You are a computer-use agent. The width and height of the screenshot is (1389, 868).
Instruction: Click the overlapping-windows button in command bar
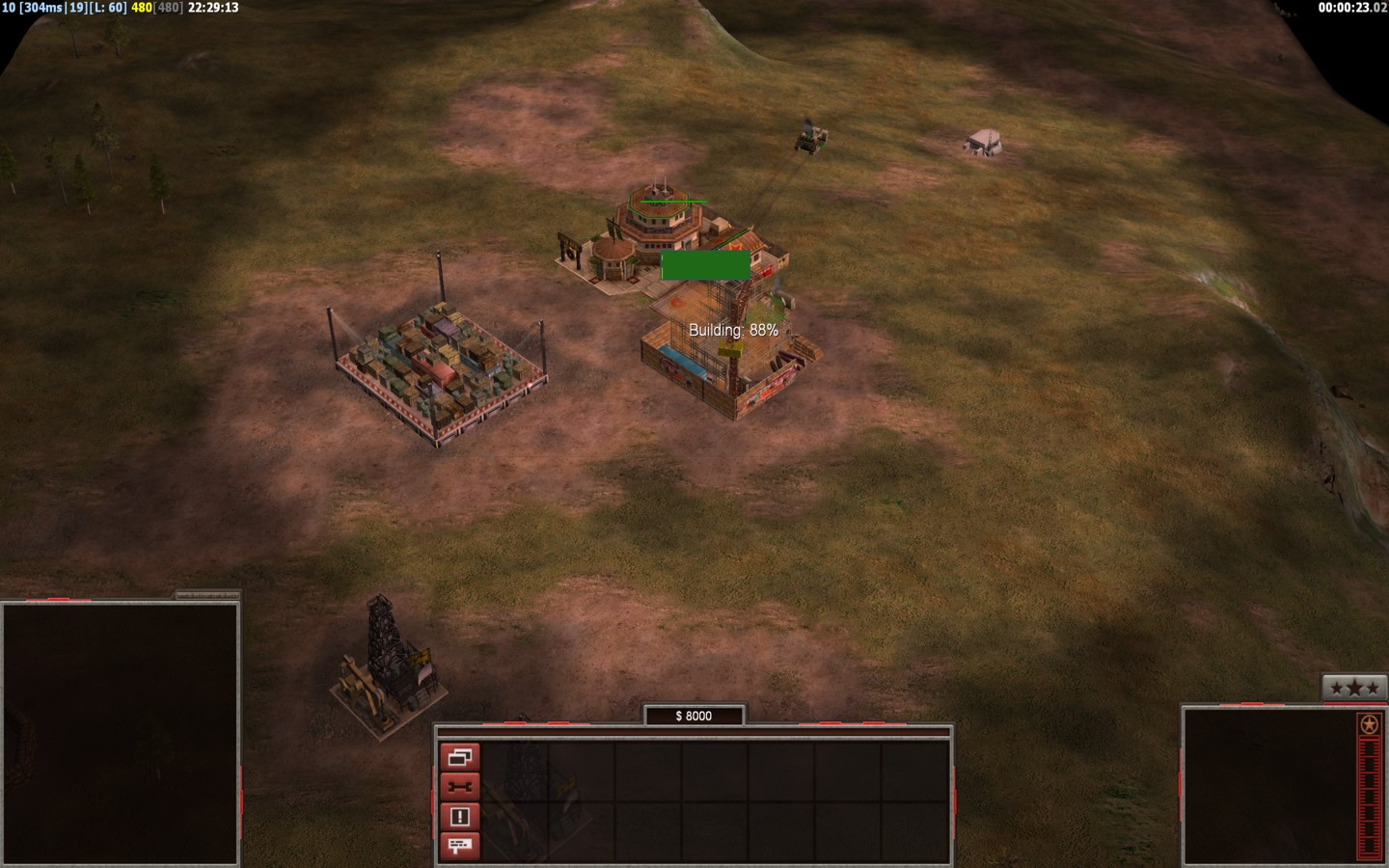(x=459, y=757)
